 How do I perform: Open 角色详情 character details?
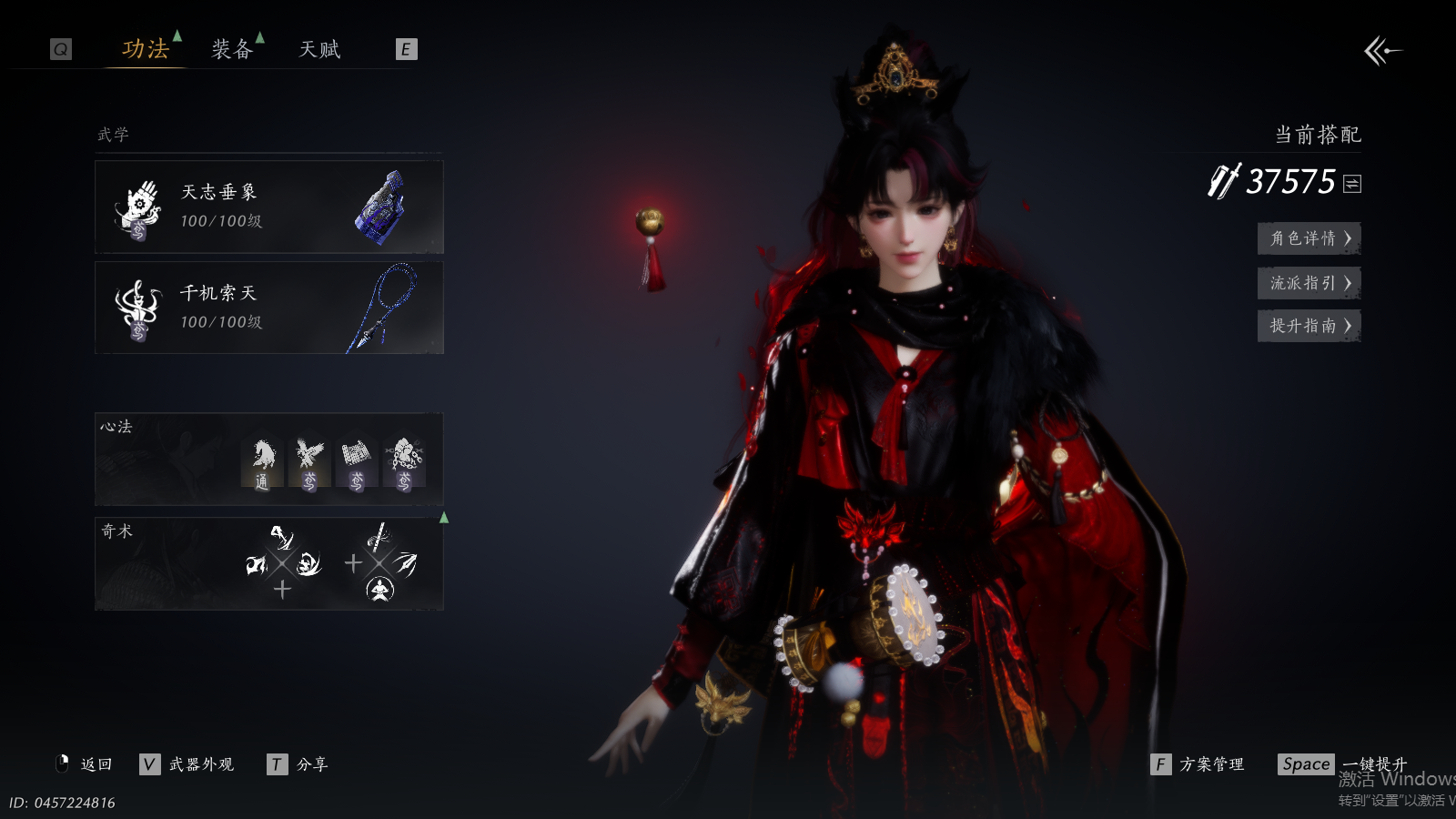pos(1309,238)
